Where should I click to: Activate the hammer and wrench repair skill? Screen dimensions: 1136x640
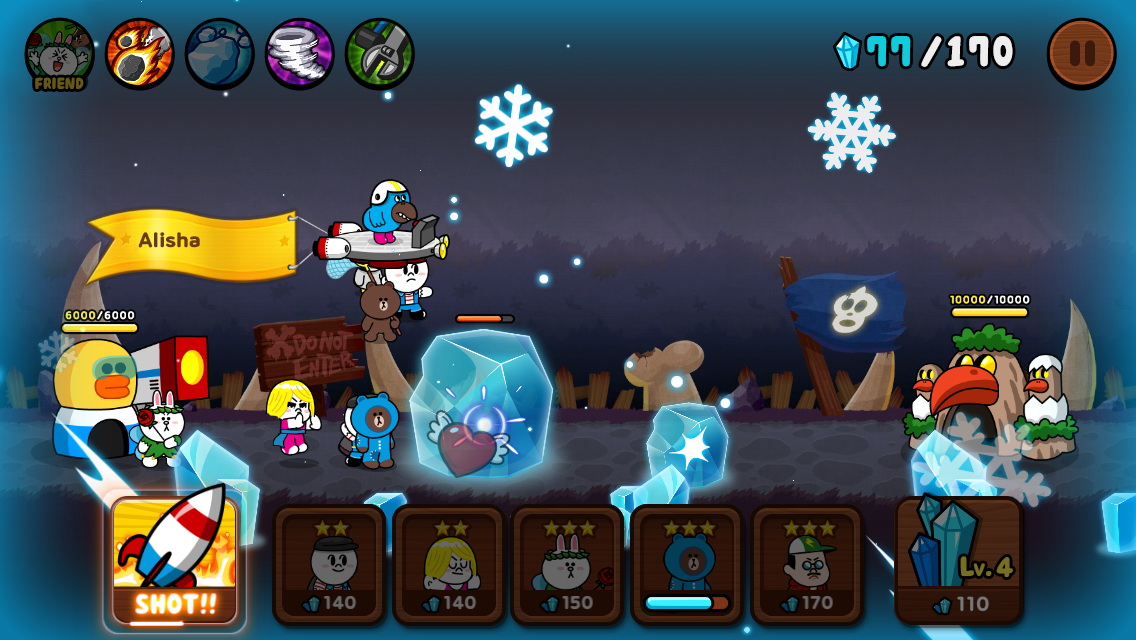(x=379, y=53)
